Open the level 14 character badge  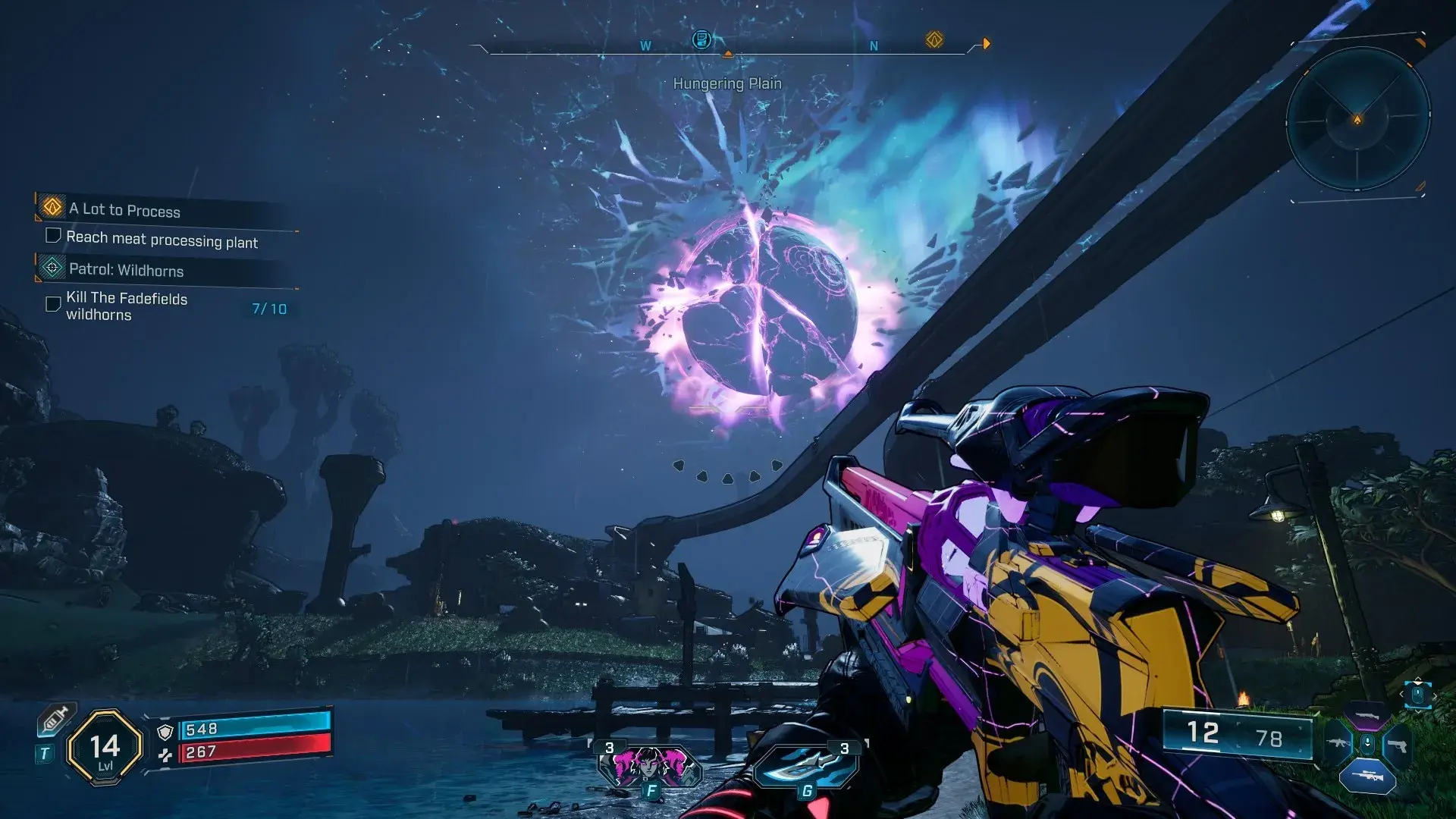coord(105,748)
